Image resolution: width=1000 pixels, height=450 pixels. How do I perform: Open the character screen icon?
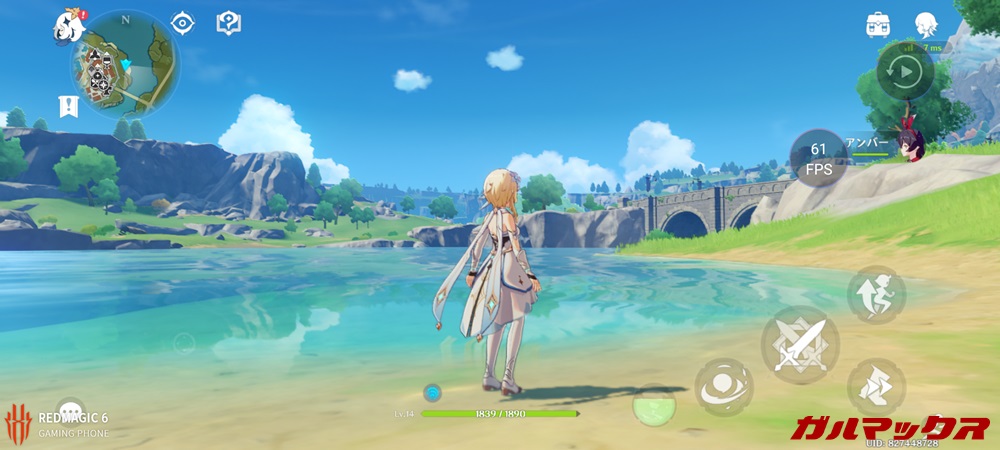927,25
